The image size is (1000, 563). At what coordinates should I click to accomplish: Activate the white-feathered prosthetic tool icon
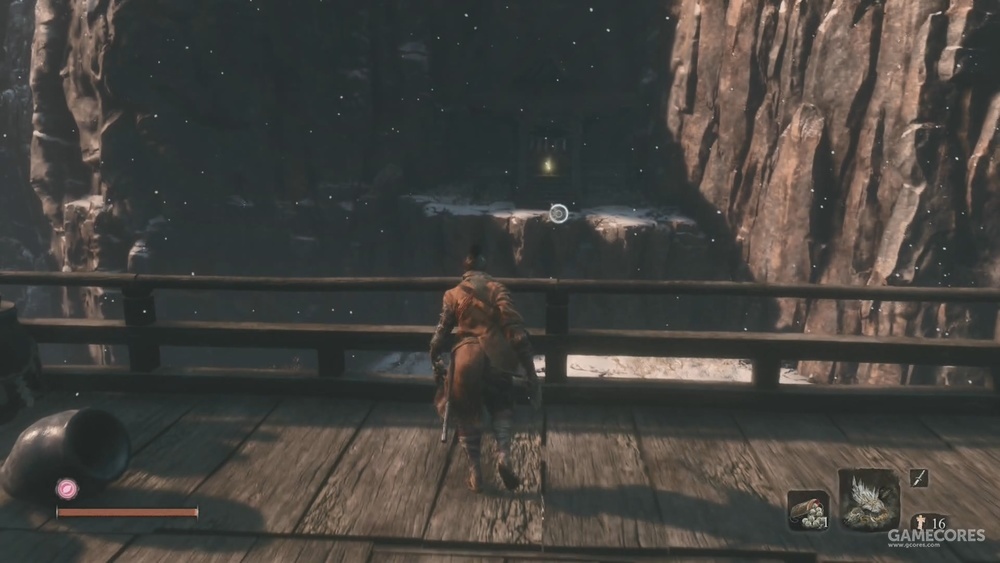(868, 498)
